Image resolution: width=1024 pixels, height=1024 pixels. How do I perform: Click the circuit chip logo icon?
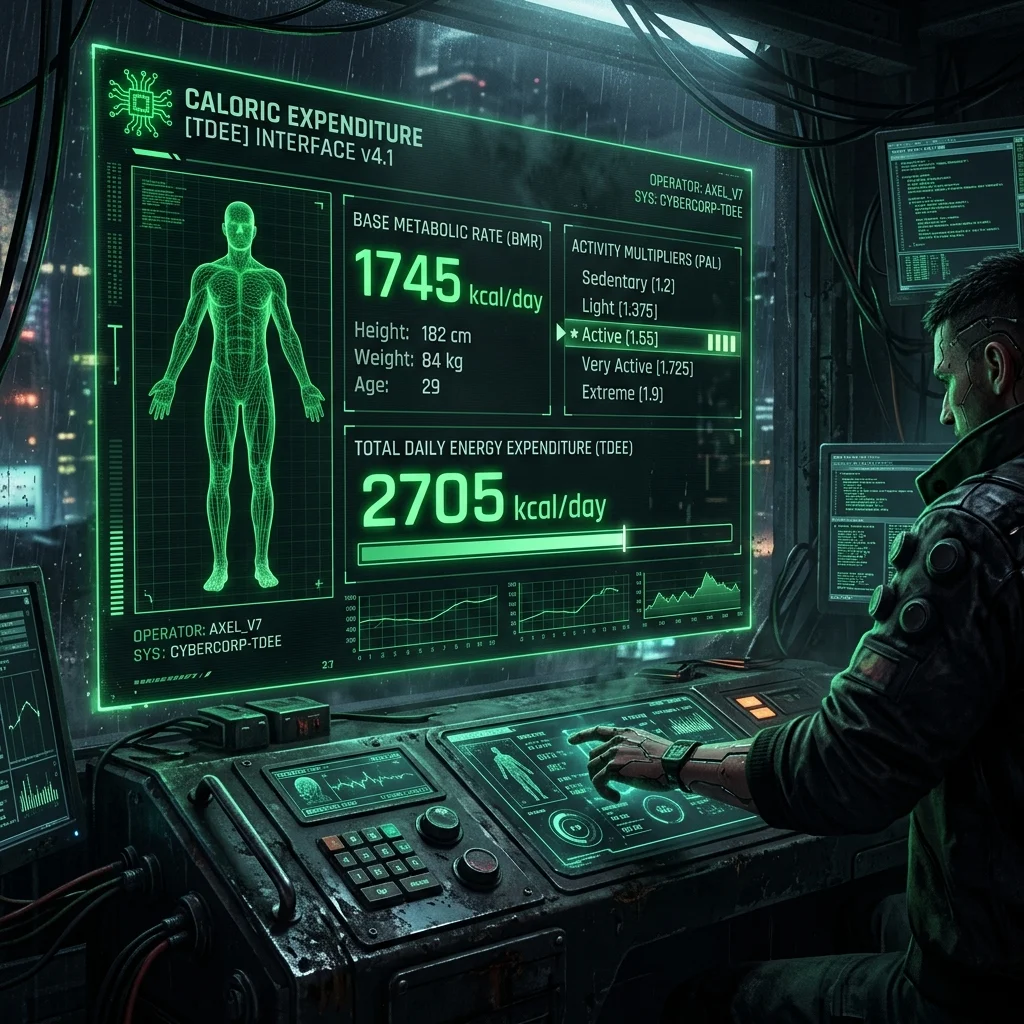click(141, 103)
